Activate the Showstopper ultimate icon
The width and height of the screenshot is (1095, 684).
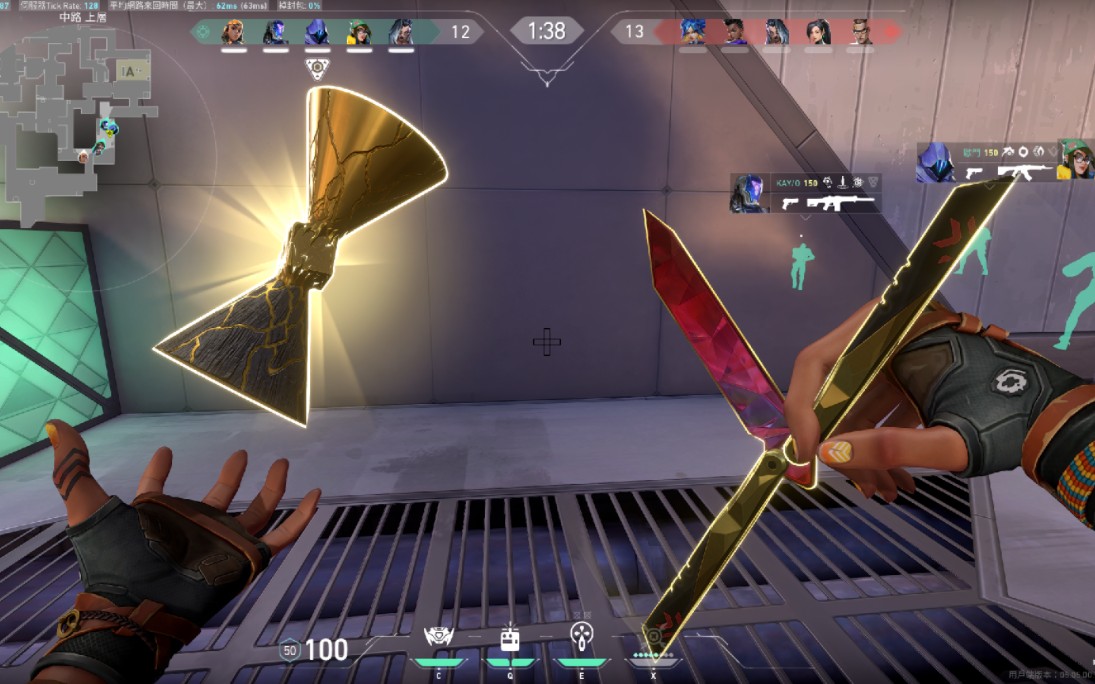(653, 637)
